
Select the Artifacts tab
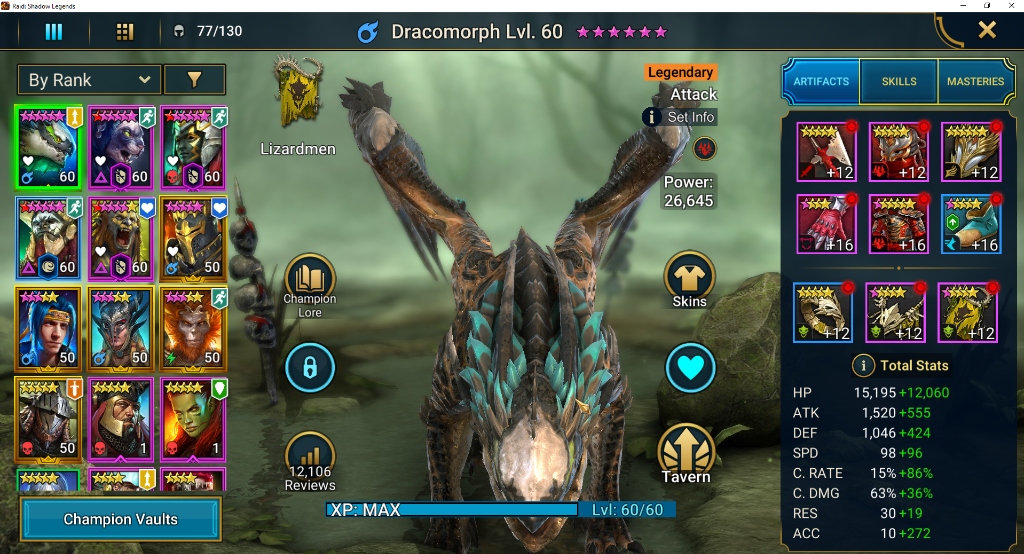(x=821, y=81)
